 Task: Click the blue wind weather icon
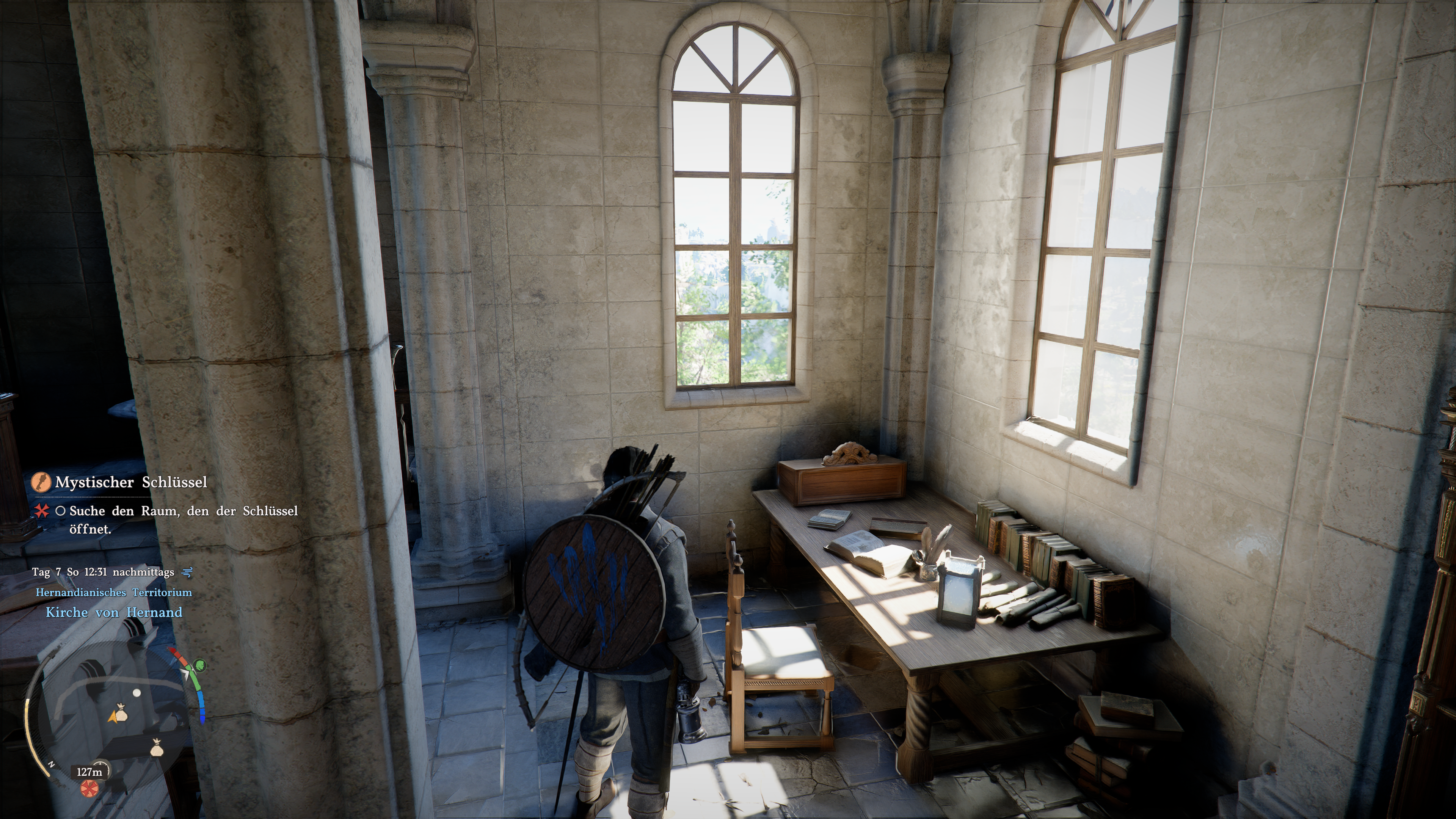tap(187, 572)
